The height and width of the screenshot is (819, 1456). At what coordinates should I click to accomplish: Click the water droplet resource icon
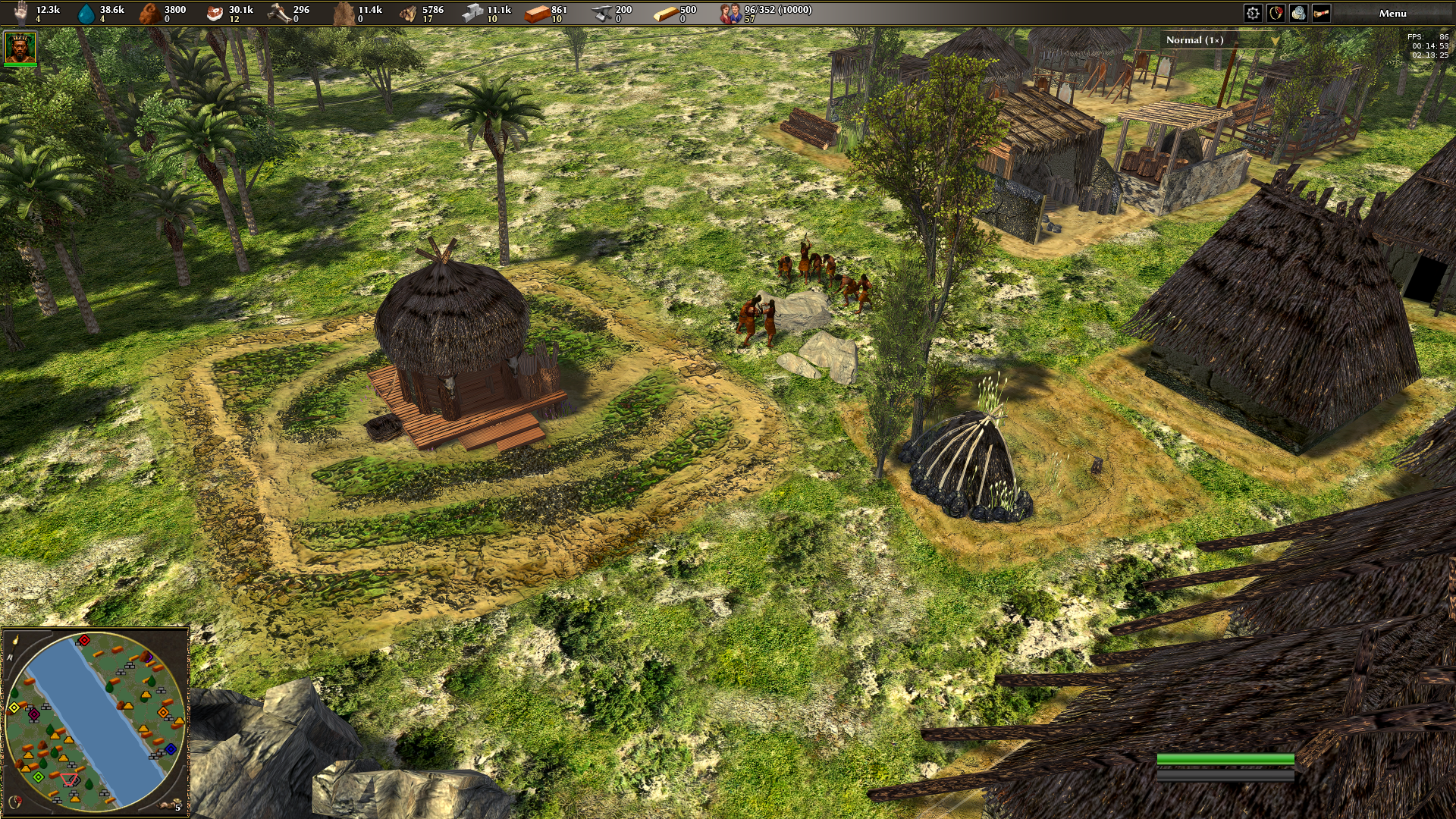click(87, 13)
